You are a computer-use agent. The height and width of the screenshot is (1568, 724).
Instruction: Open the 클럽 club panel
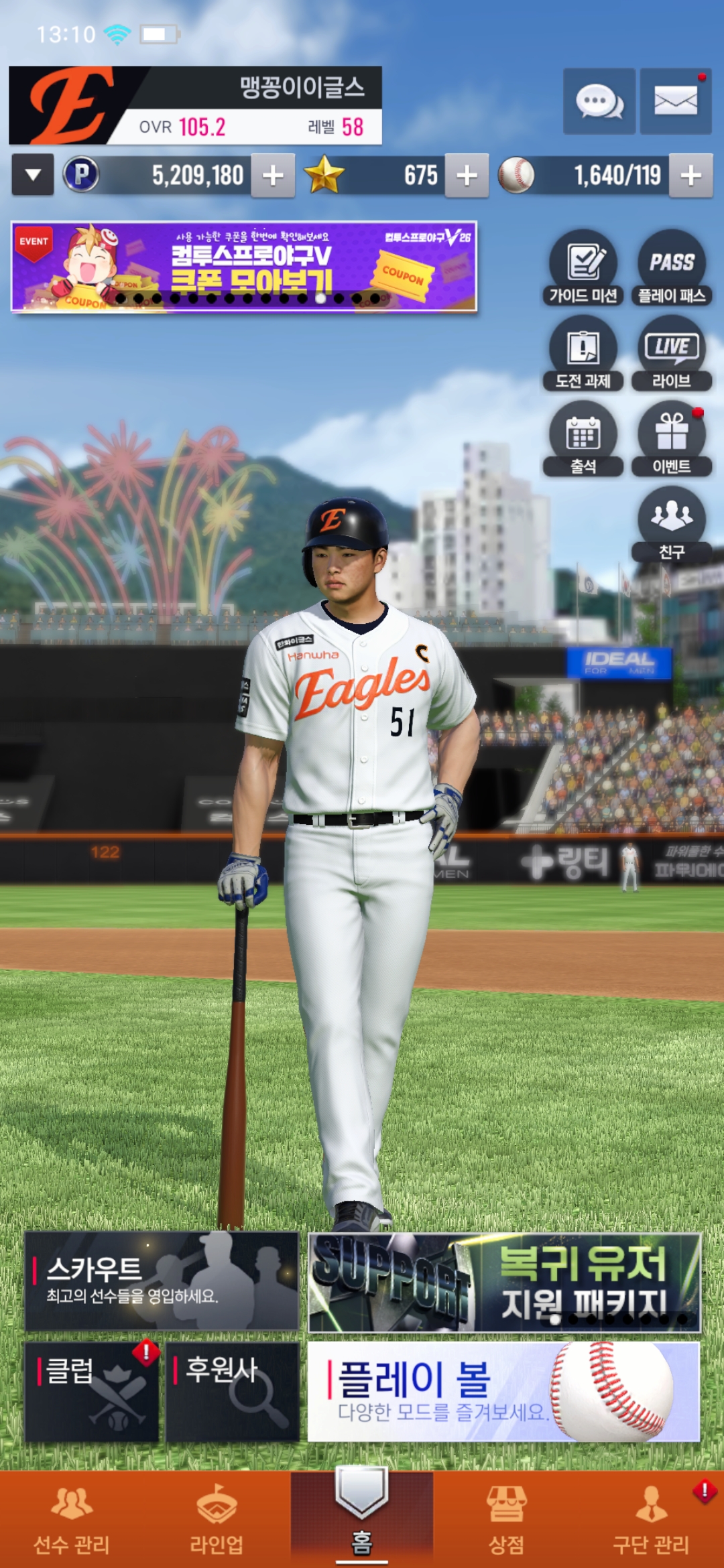tap(92, 1392)
